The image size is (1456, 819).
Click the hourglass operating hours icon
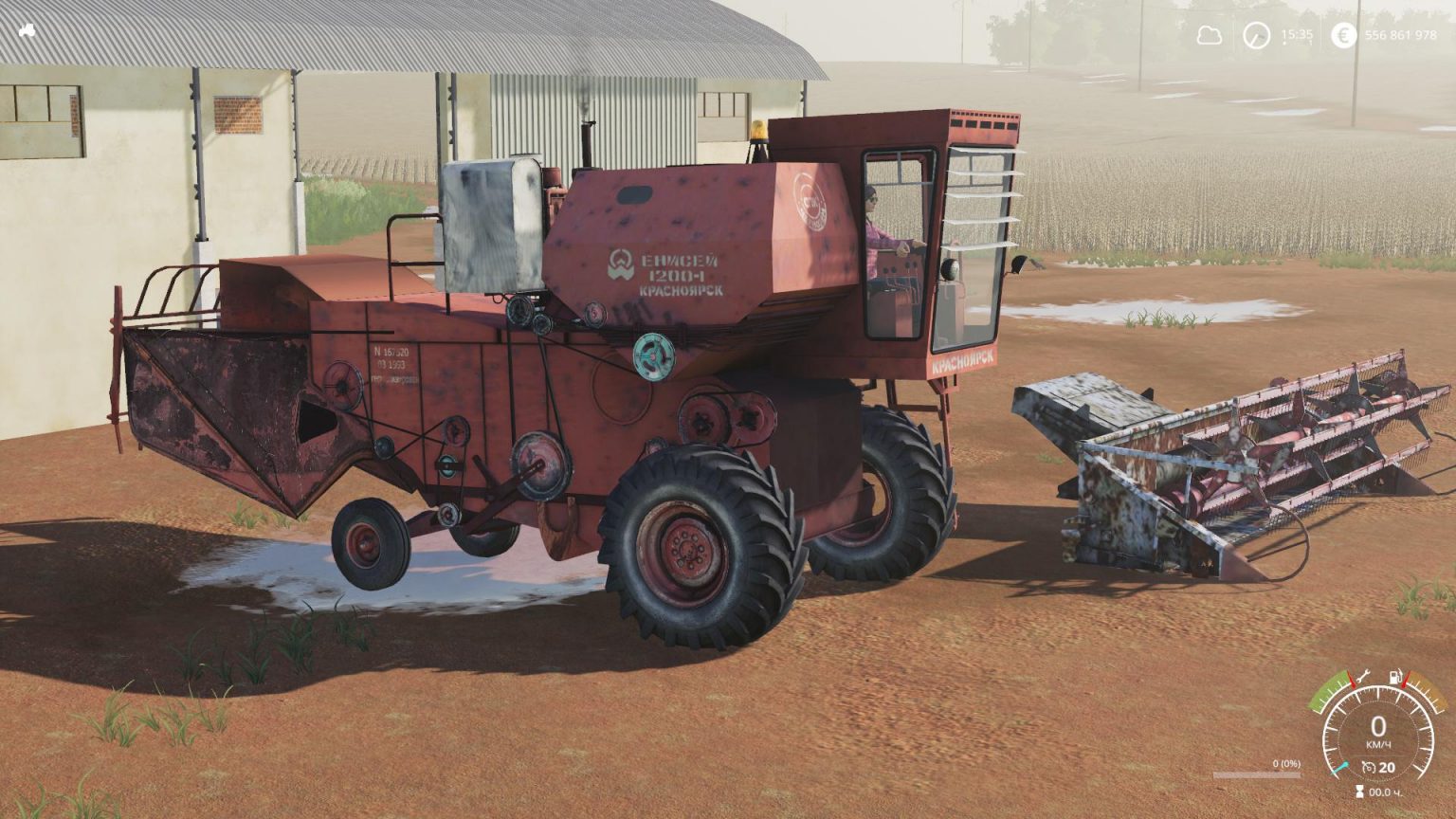pyautogui.click(x=1359, y=790)
